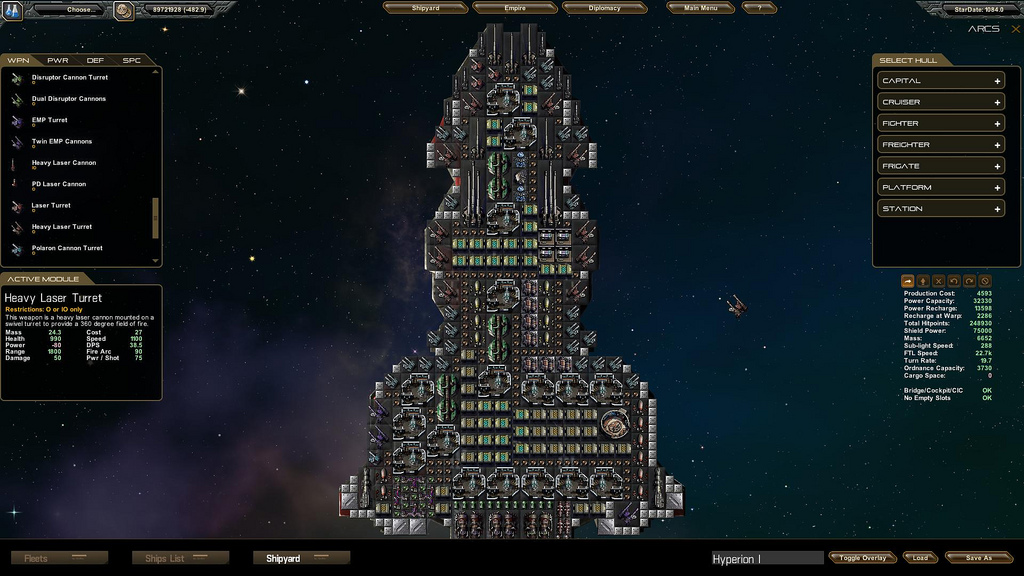
Task: Select the Polaron Cannon Turret entry
Action: click(x=66, y=248)
